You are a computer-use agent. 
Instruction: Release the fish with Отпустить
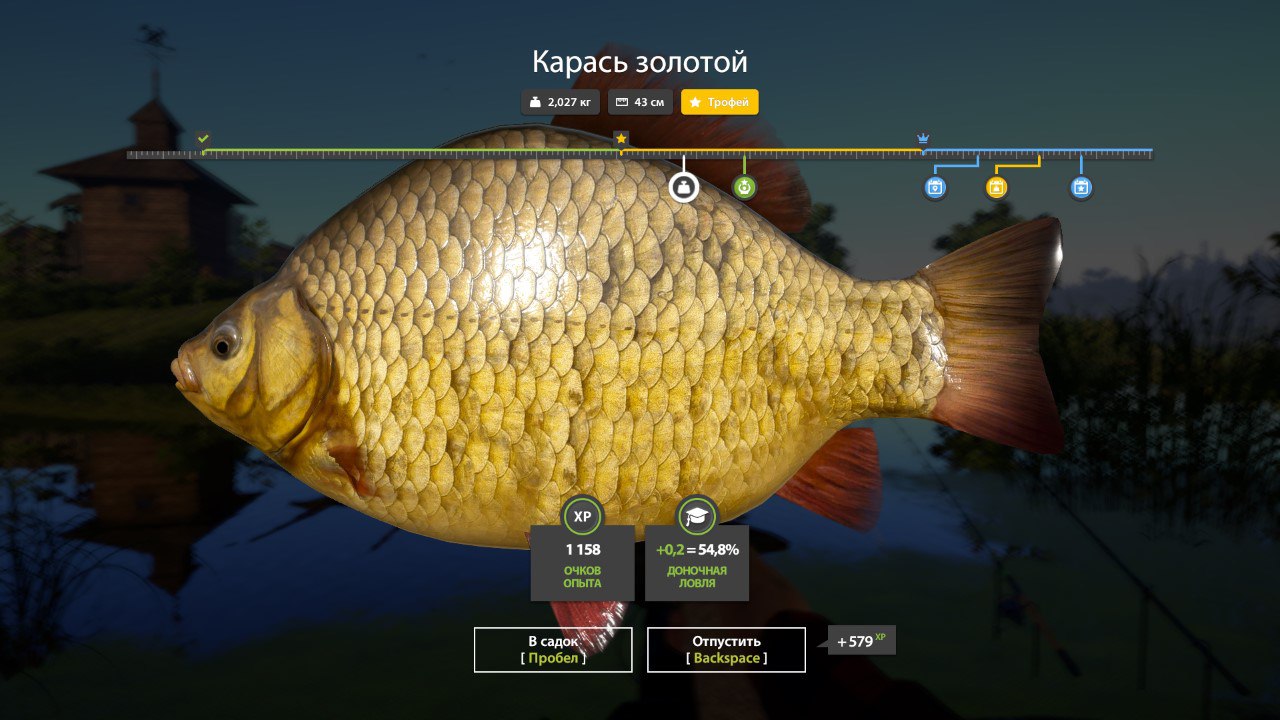click(726, 649)
